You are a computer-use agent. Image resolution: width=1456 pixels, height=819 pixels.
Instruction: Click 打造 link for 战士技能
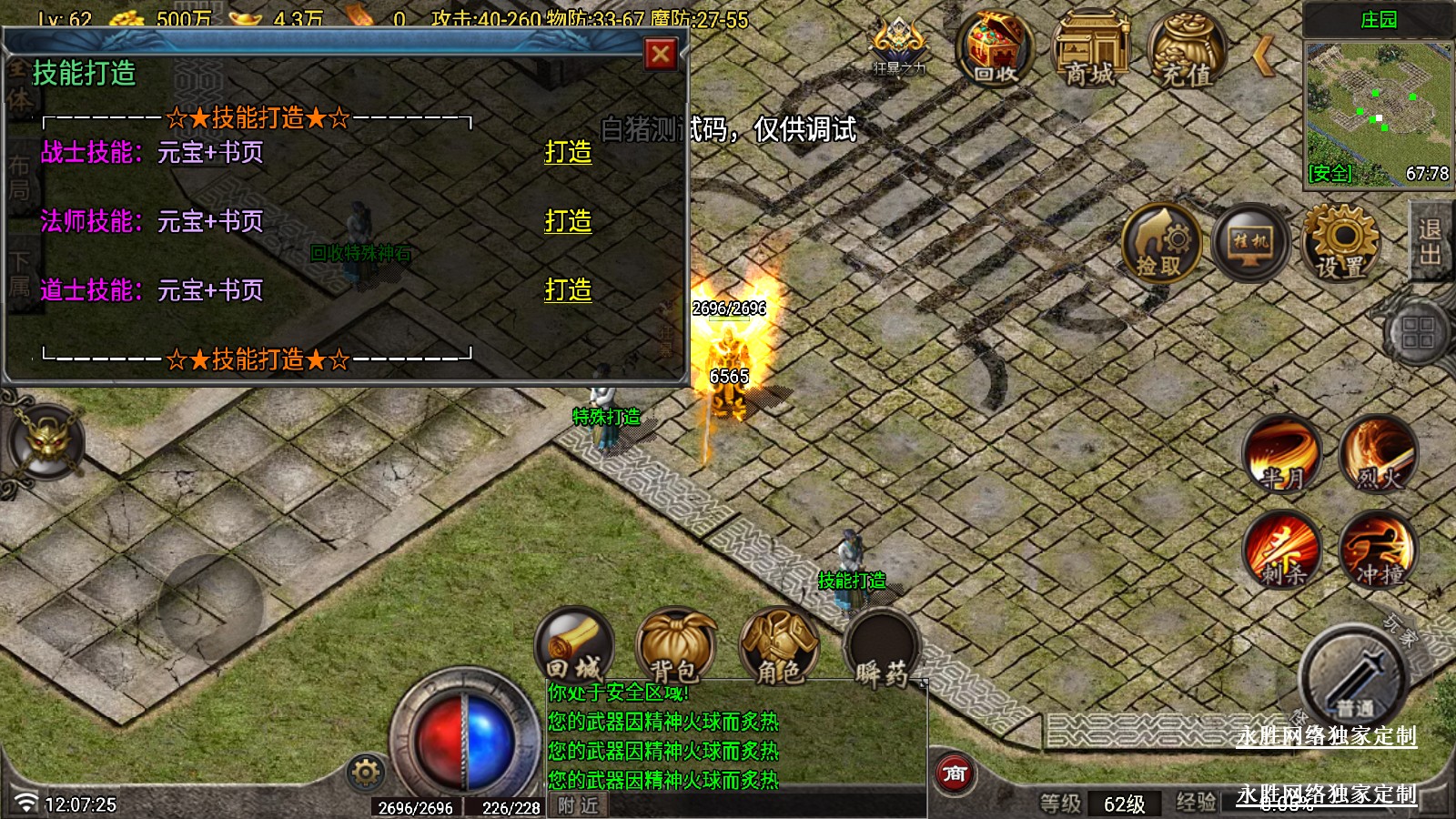tap(568, 152)
